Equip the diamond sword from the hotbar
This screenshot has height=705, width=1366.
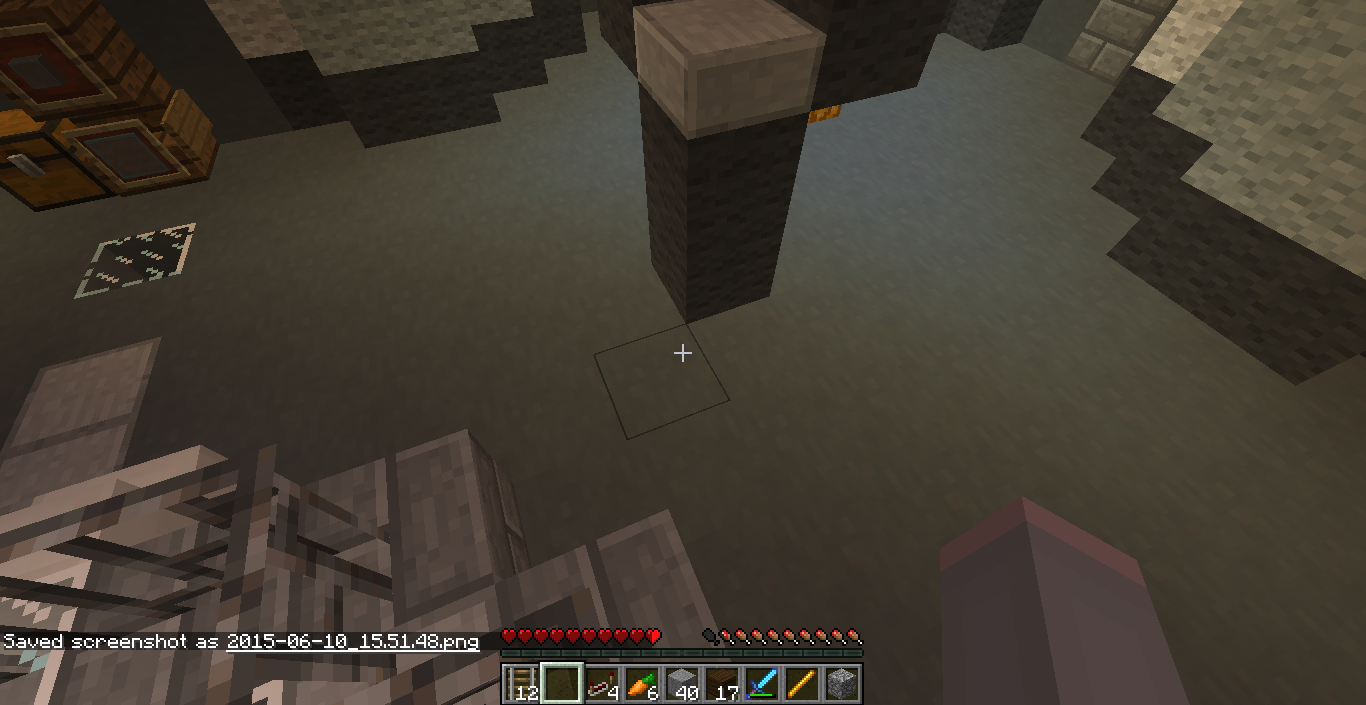[762, 684]
